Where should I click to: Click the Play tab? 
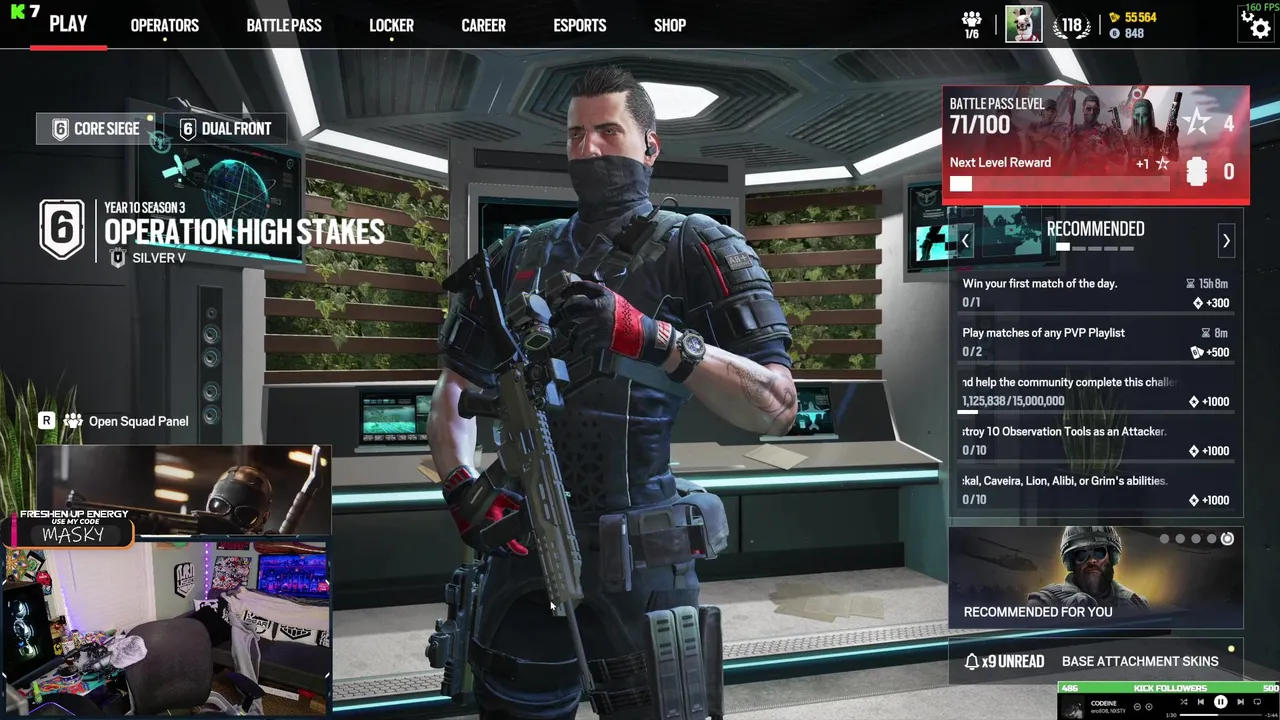68,24
